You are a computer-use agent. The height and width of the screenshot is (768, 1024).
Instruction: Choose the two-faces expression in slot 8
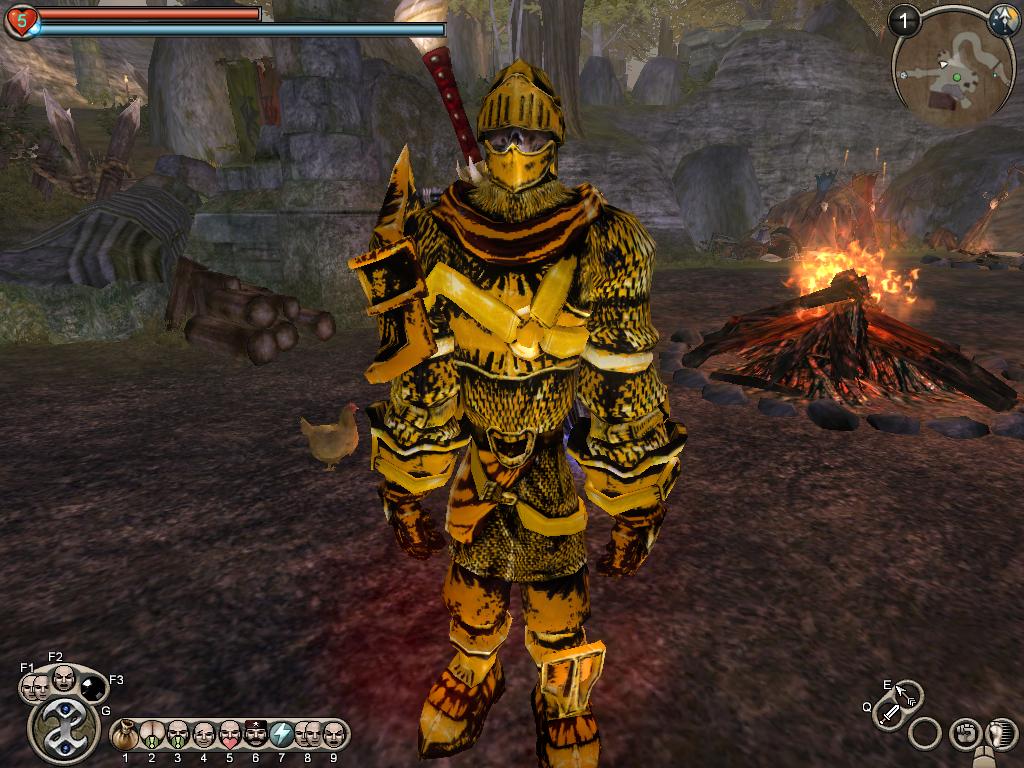click(x=308, y=736)
